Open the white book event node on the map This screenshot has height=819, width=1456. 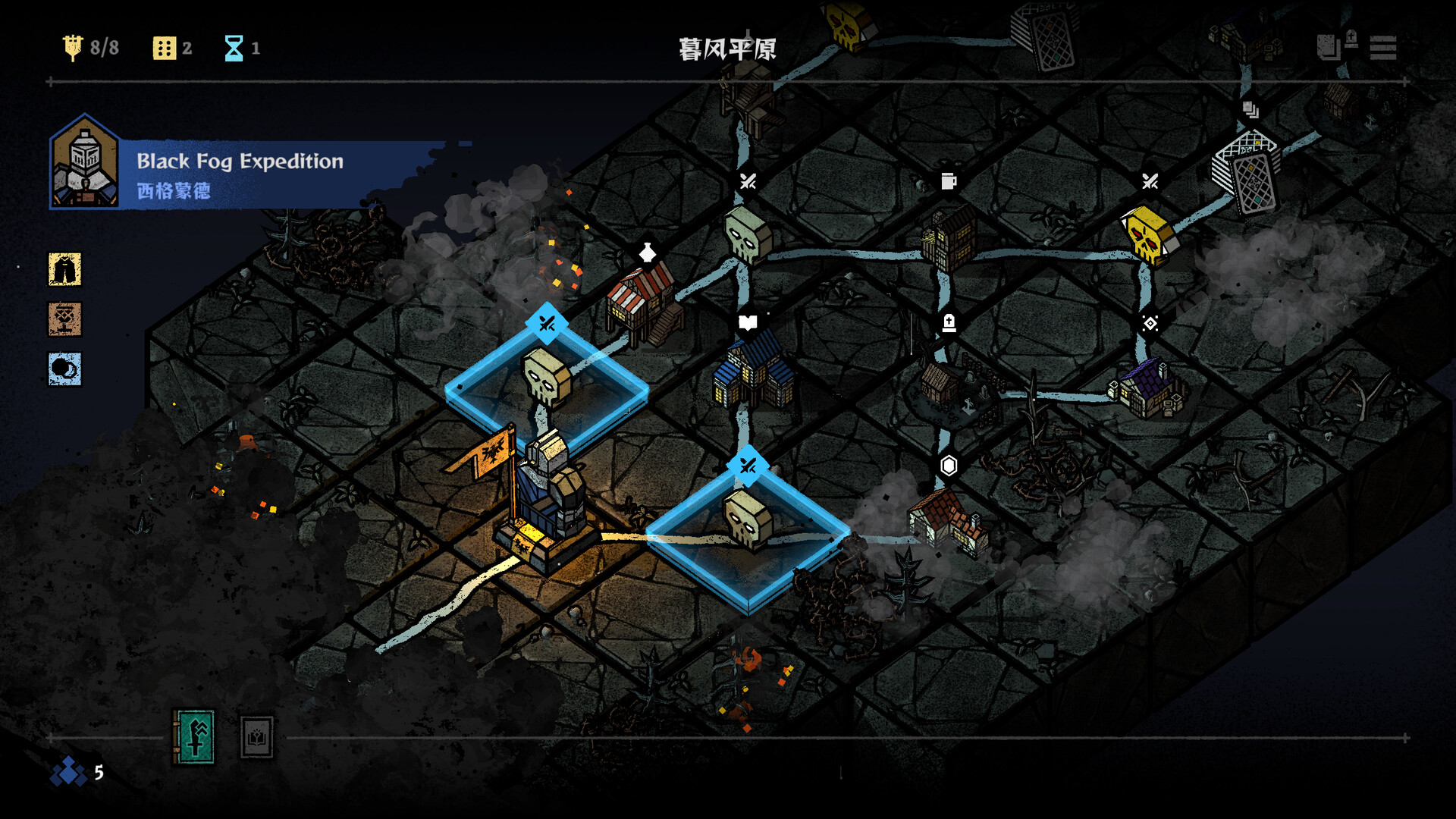click(747, 322)
